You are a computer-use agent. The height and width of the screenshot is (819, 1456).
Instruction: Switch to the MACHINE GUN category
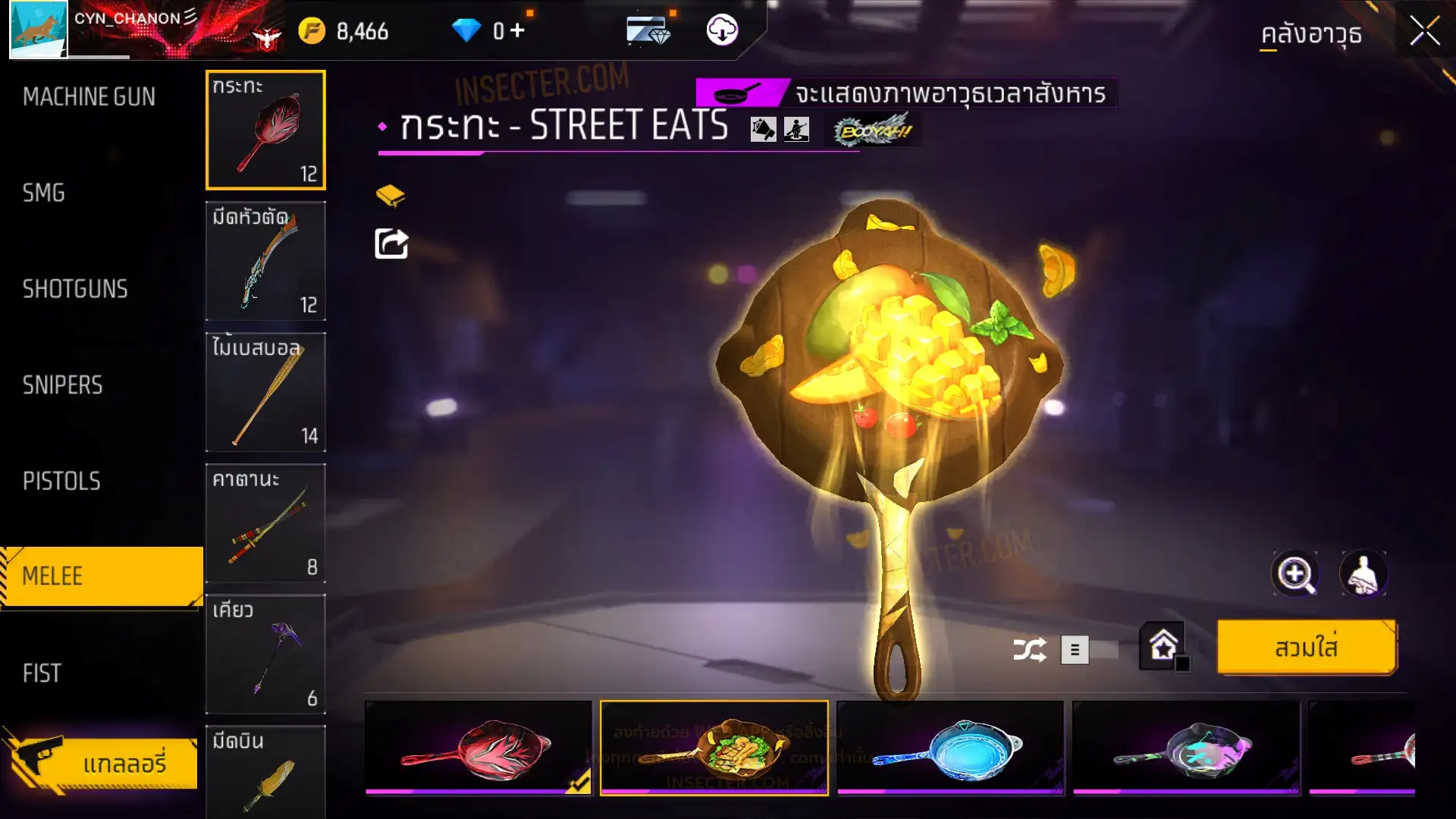point(89,97)
